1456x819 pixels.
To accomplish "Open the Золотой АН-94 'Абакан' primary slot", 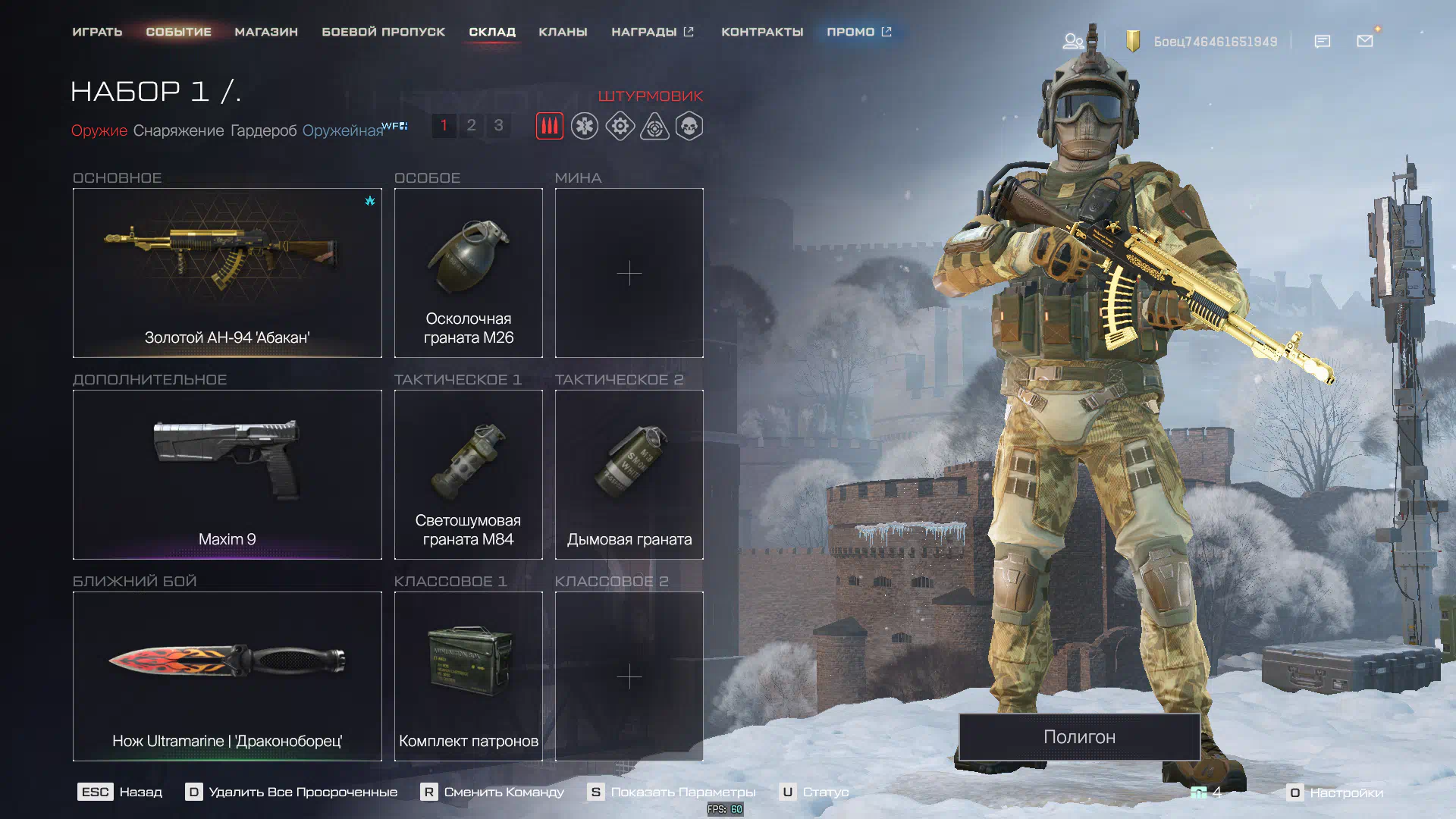I will pyautogui.click(x=227, y=273).
